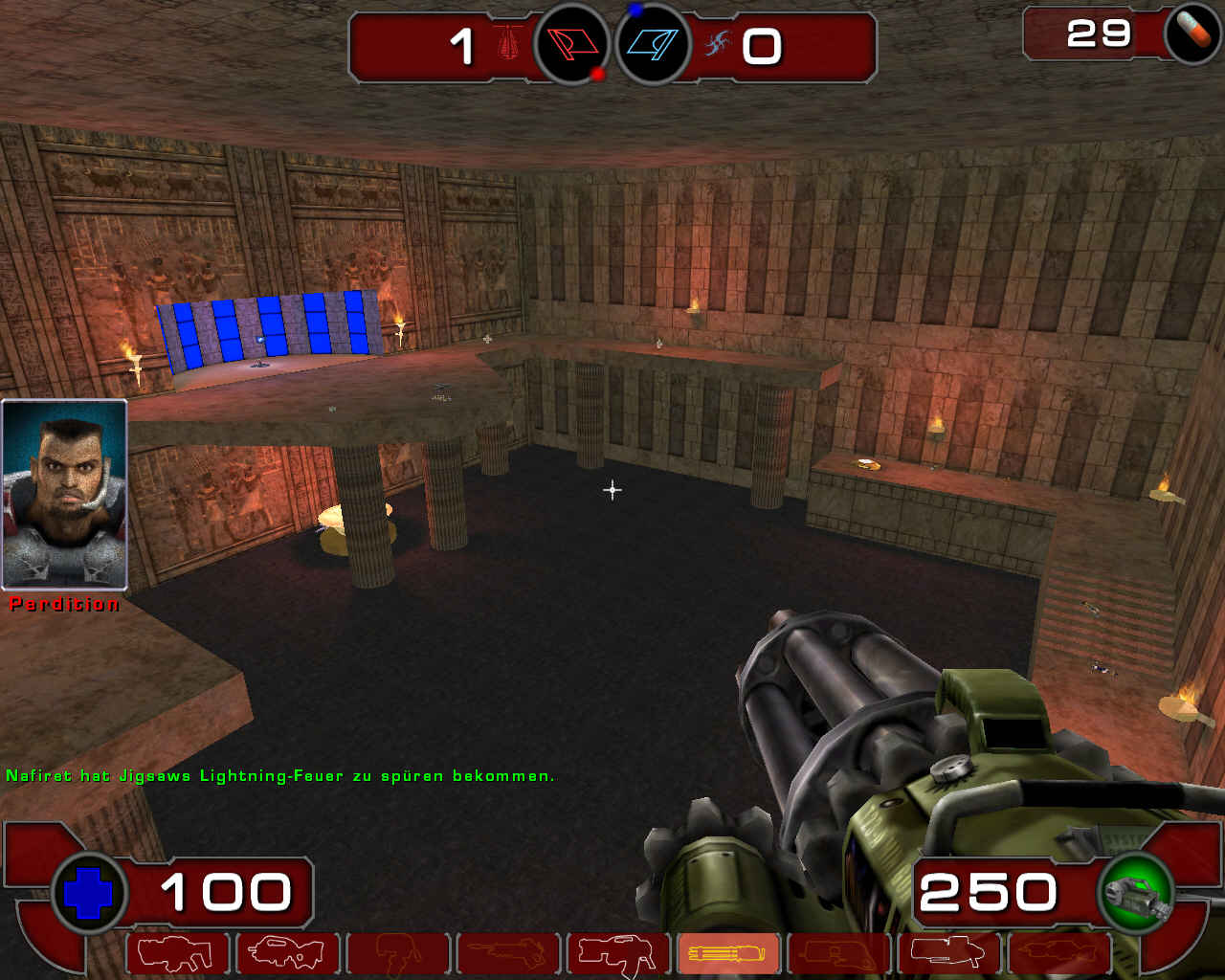
Task: Click the Perdition name label
Action: [x=62, y=604]
